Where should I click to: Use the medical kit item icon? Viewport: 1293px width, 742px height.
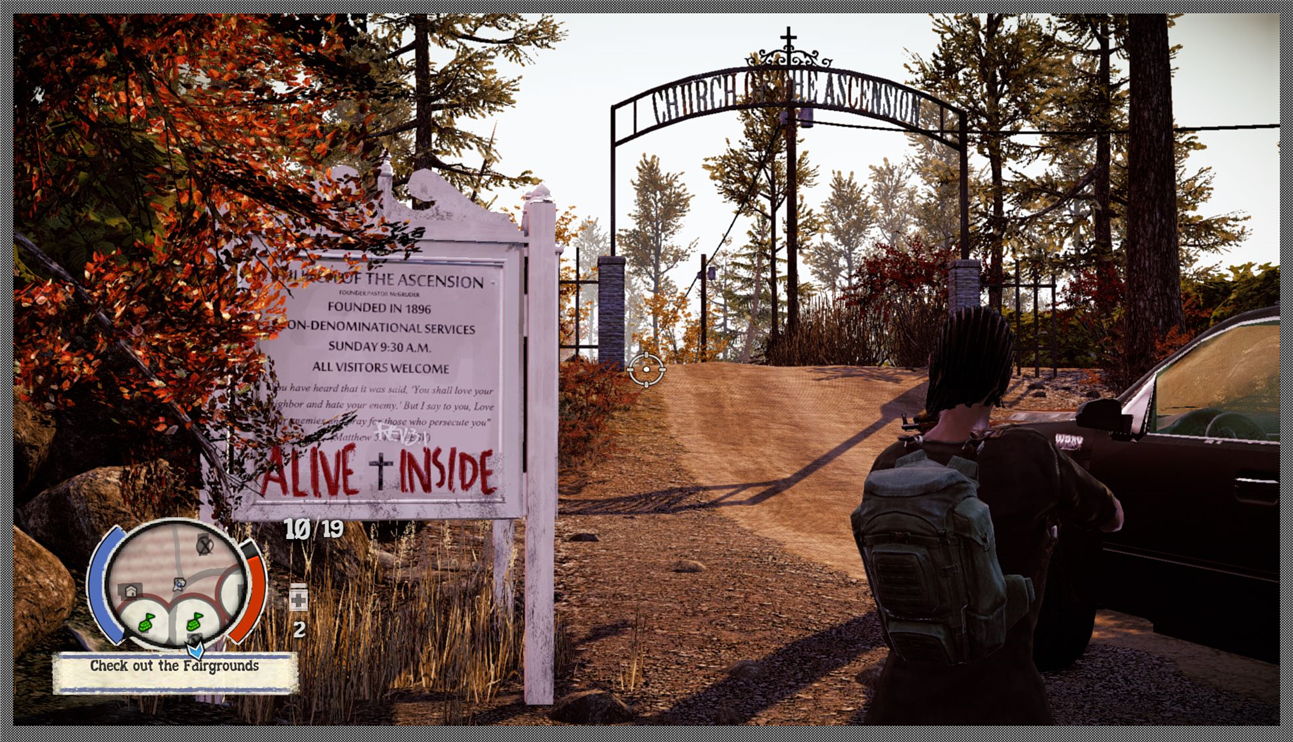click(x=298, y=598)
